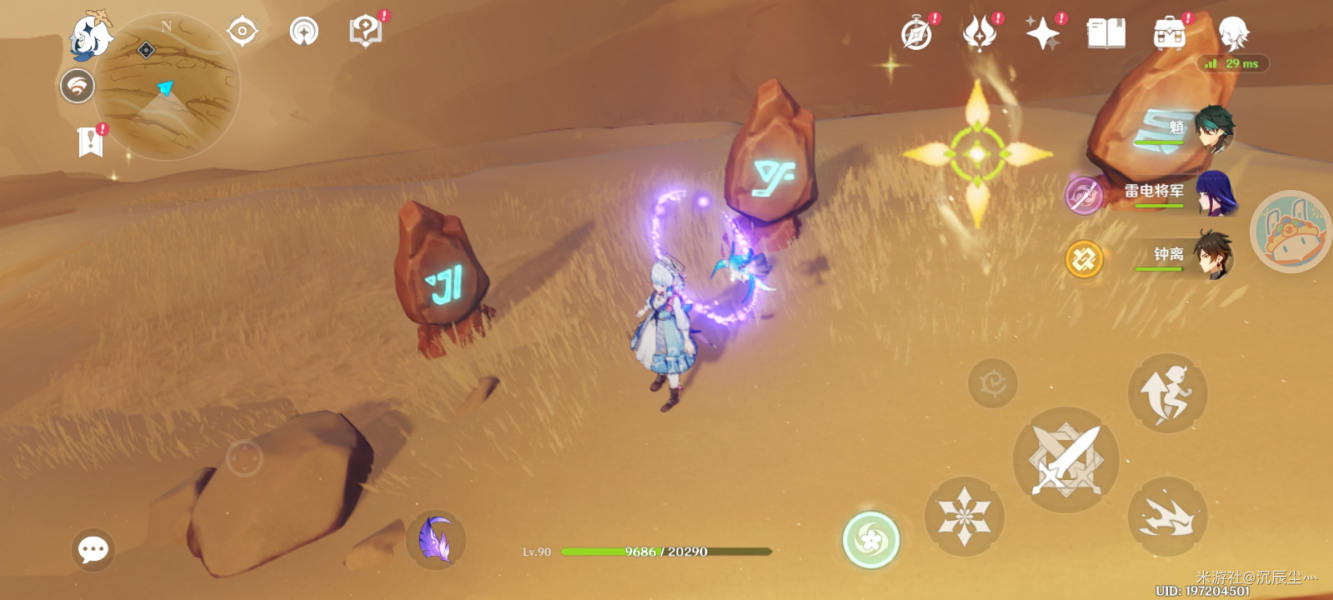Viewport: 1333px width, 600px height.
Task: Open the circular minimap
Action: tap(167, 87)
